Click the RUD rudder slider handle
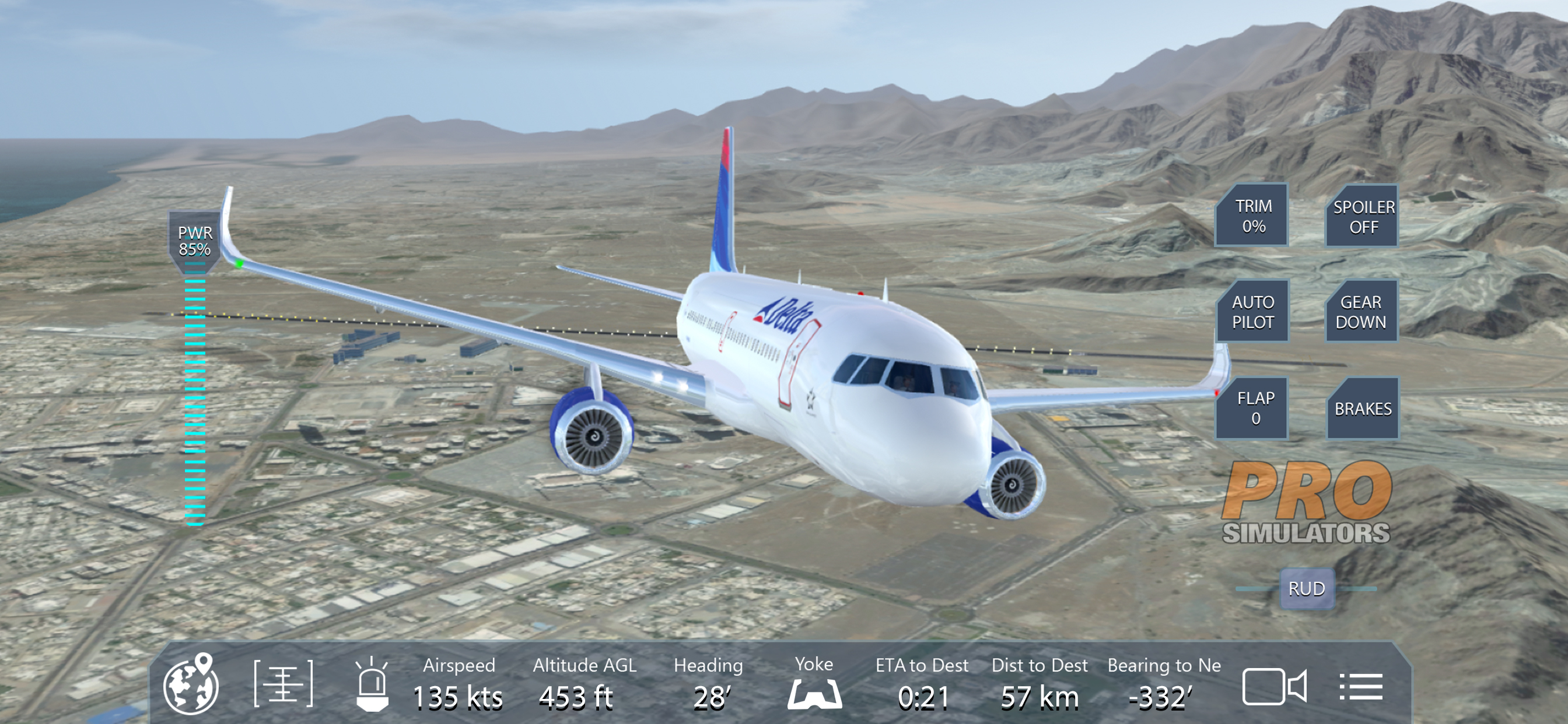This screenshot has width=1568, height=724. click(x=1306, y=588)
